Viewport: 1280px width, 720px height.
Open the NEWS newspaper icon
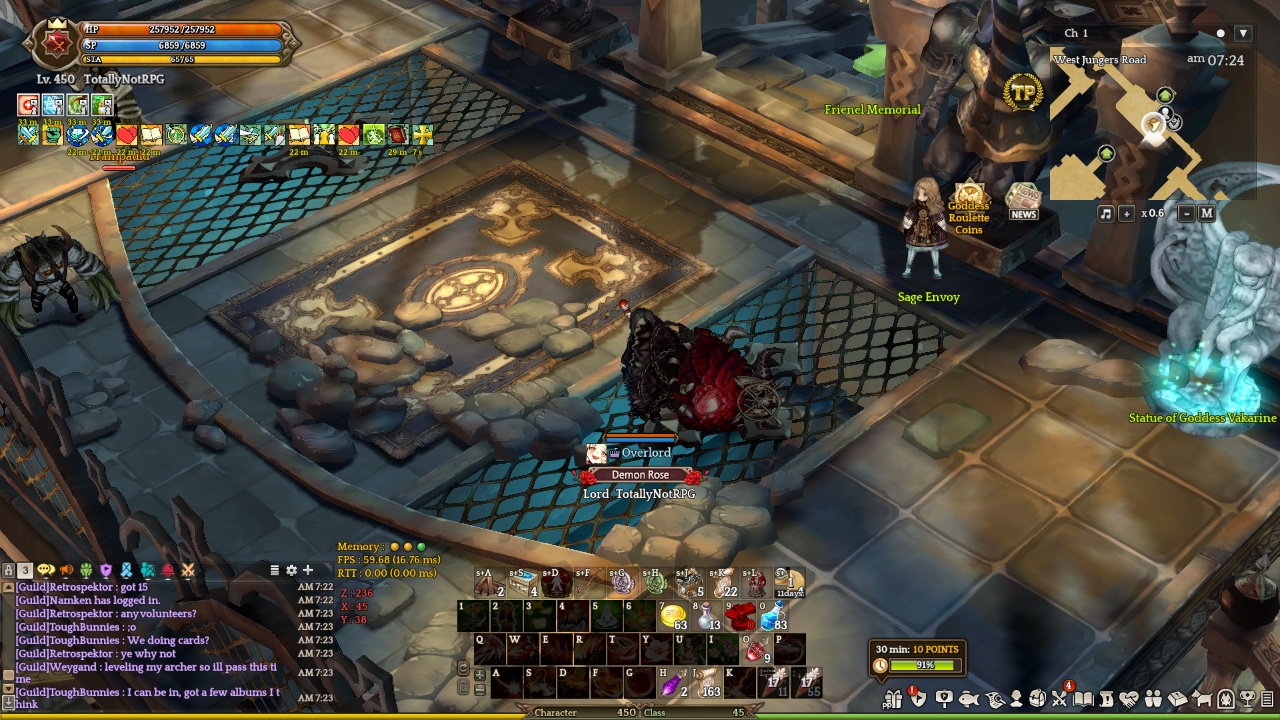1023,199
